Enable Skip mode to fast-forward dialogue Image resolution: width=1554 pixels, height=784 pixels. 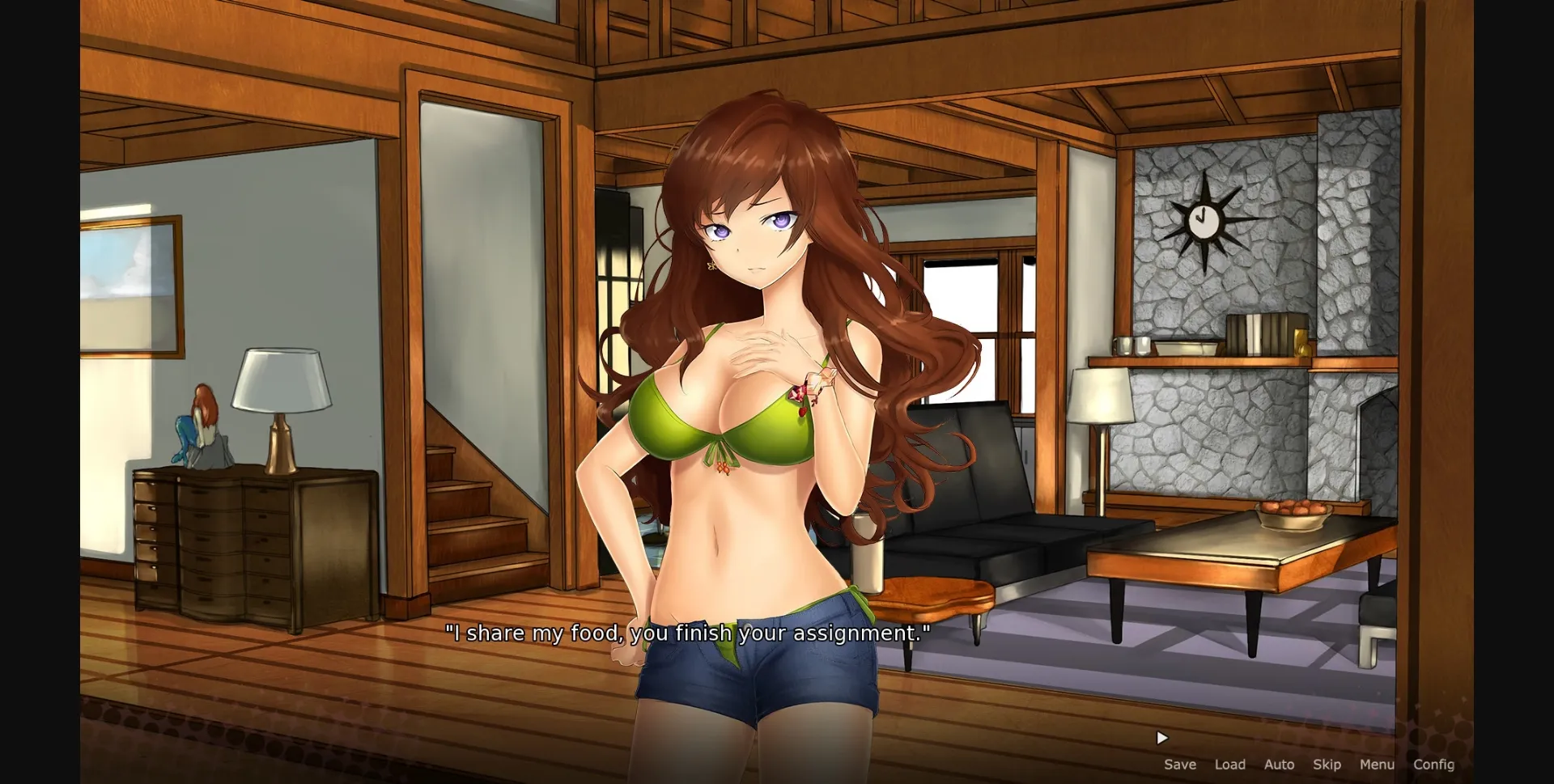pos(1327,764)
